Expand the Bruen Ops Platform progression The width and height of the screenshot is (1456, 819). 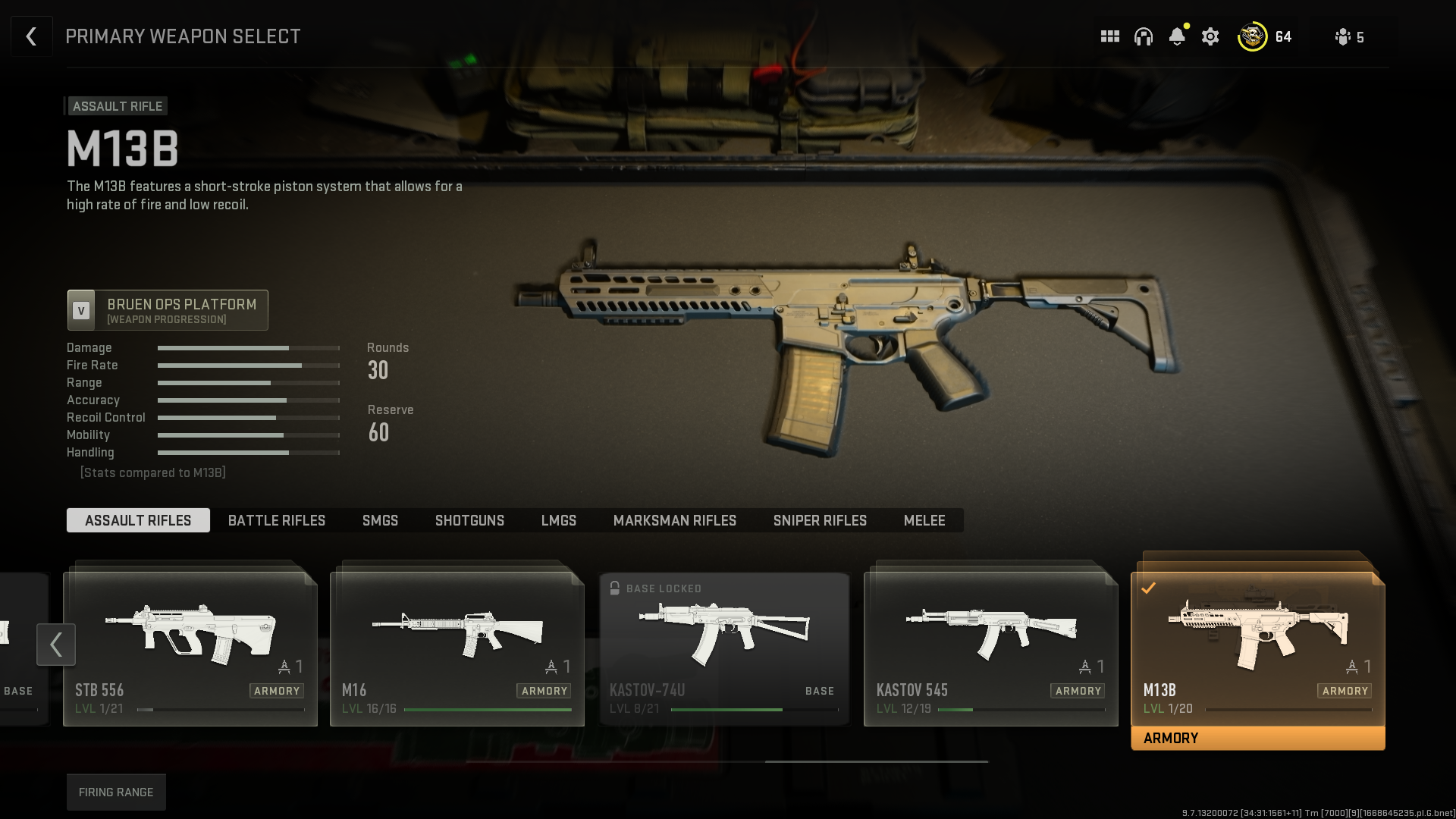point(167,309)
